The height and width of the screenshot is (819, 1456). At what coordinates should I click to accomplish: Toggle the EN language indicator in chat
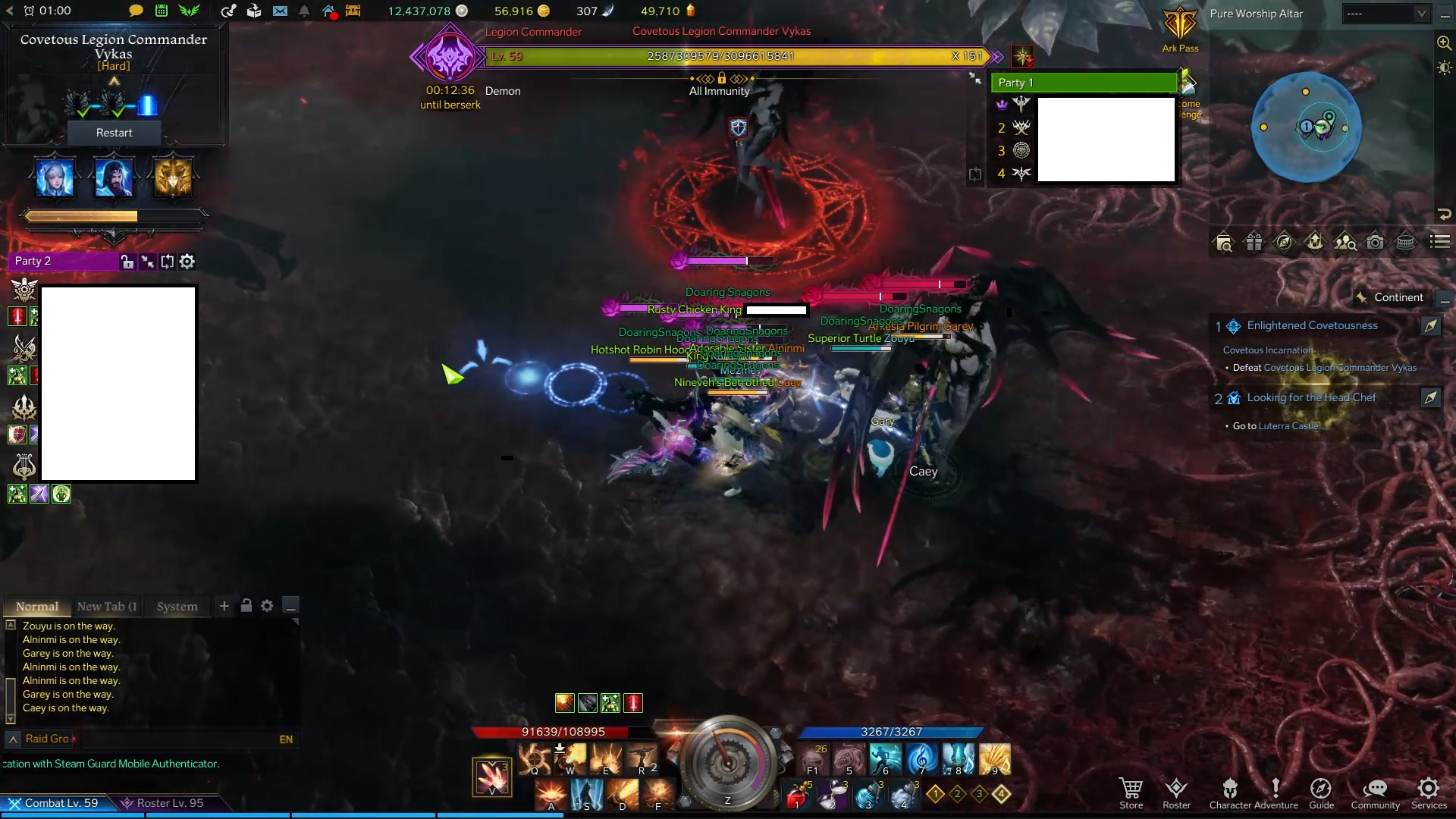[x=286, y=739]
